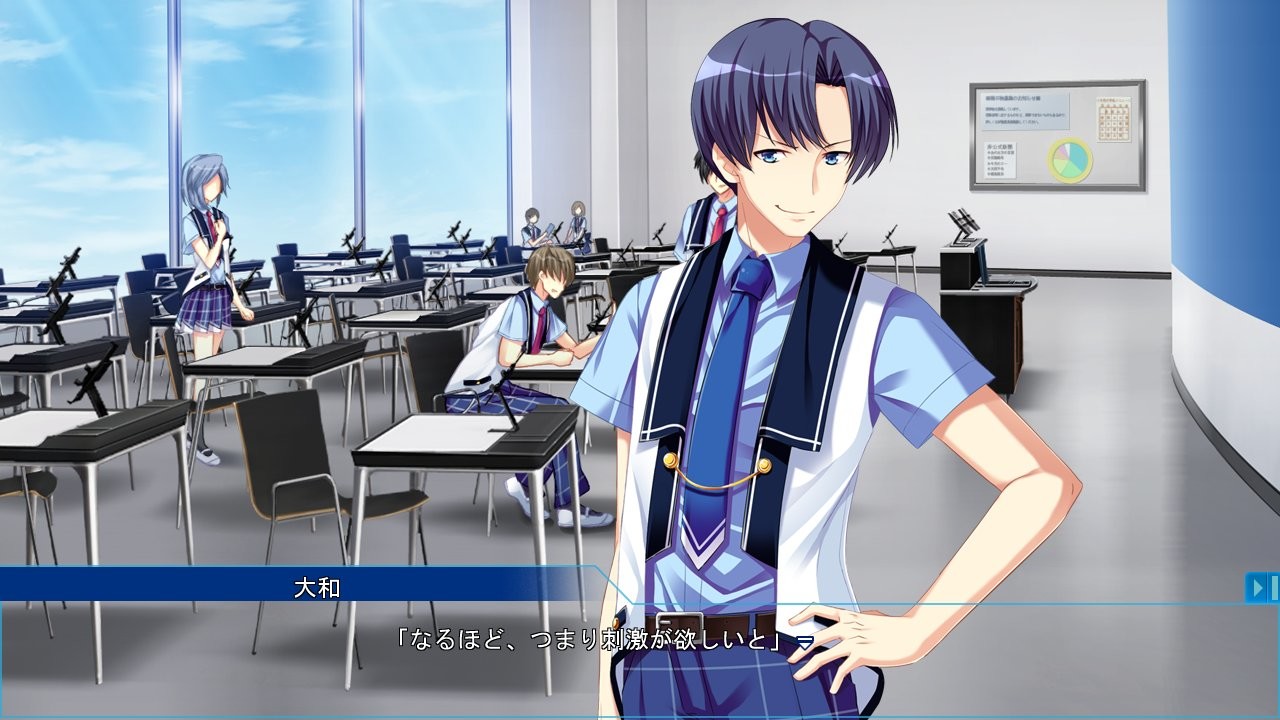Click the pause bar of the skip control
The height and width of the screenshot is (720, 1280).
(x=1275, y=588)
